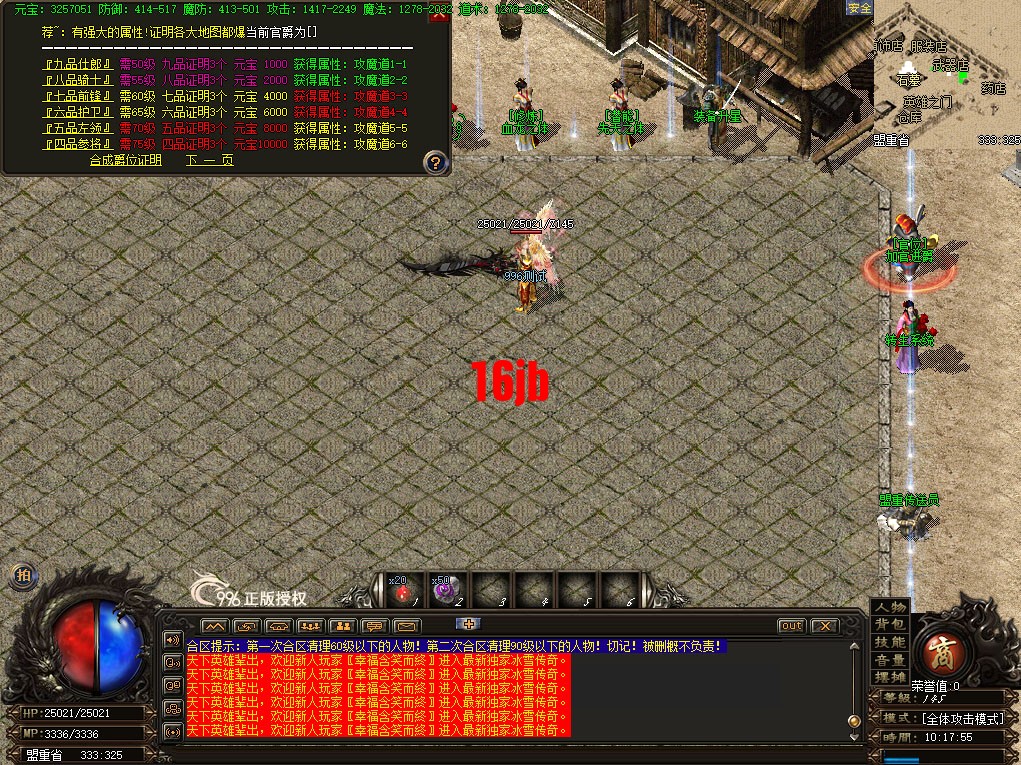Toggle the 全体攻击模式 attack mode
Image resolution: width=1021 pixels, height=765 pixels.
(962, 718)
